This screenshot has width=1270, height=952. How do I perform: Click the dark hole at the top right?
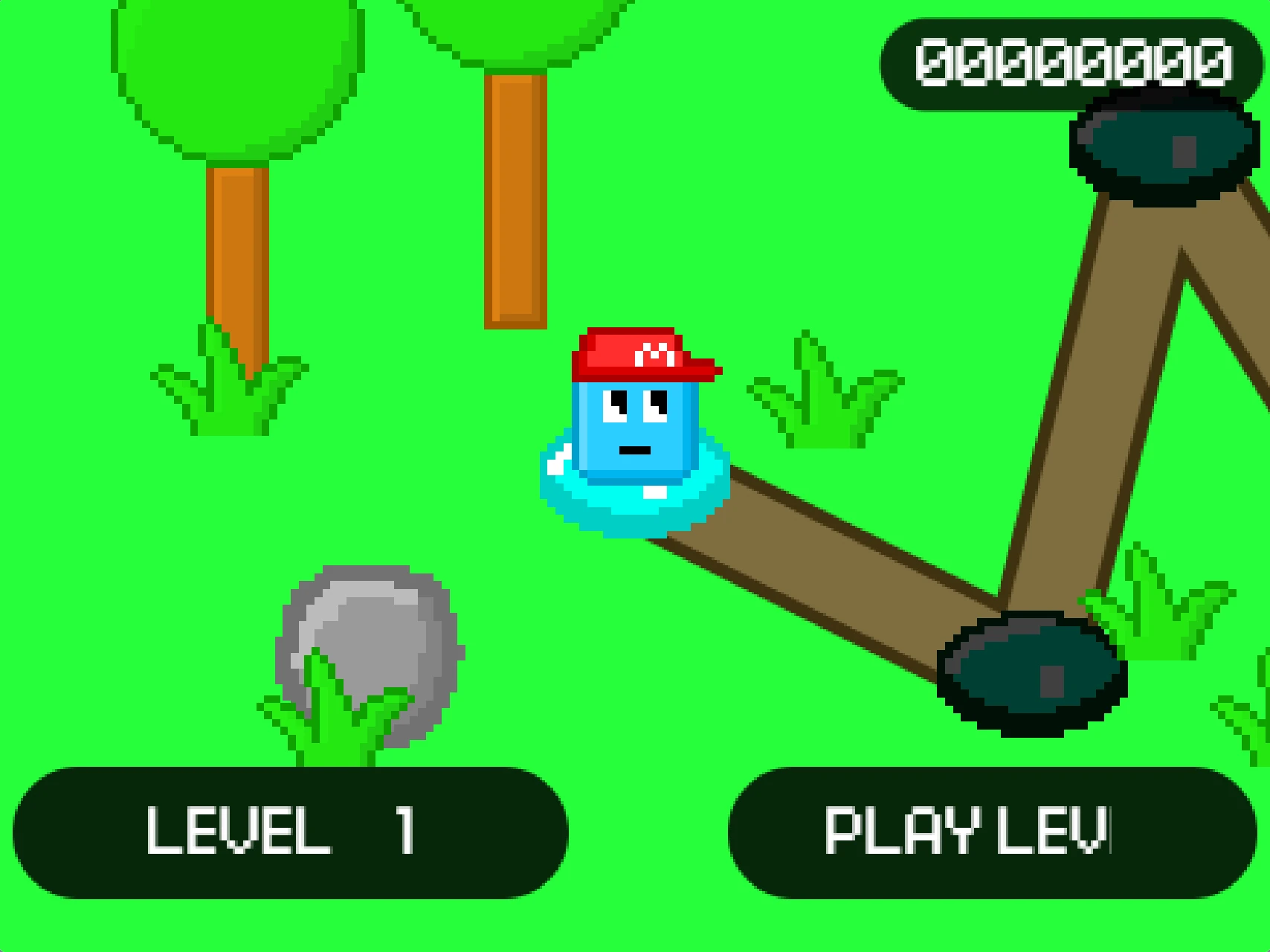tap(1160, 149)
